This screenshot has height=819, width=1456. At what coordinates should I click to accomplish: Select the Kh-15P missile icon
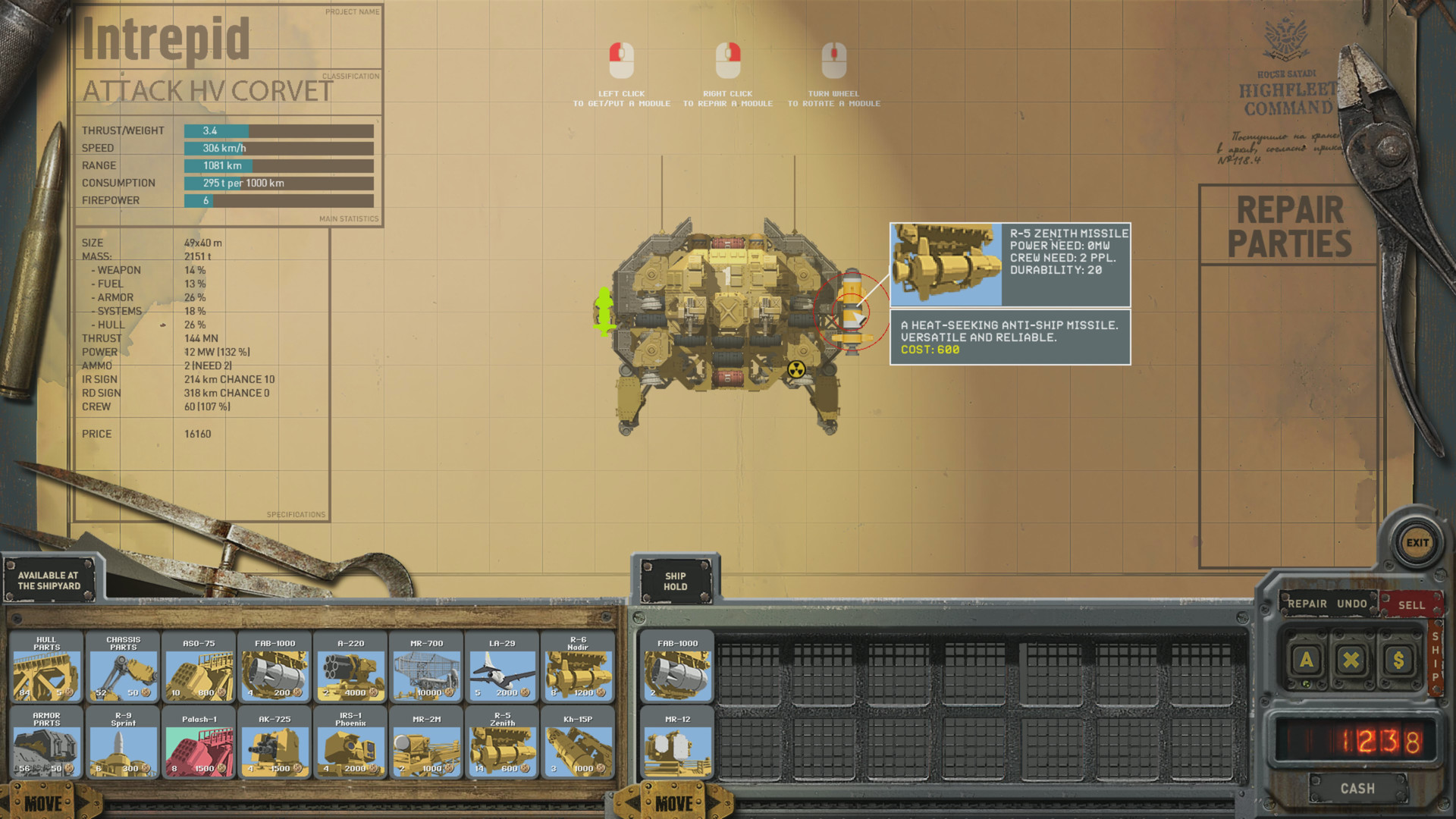pyautogui.click(x=579, y=749)
